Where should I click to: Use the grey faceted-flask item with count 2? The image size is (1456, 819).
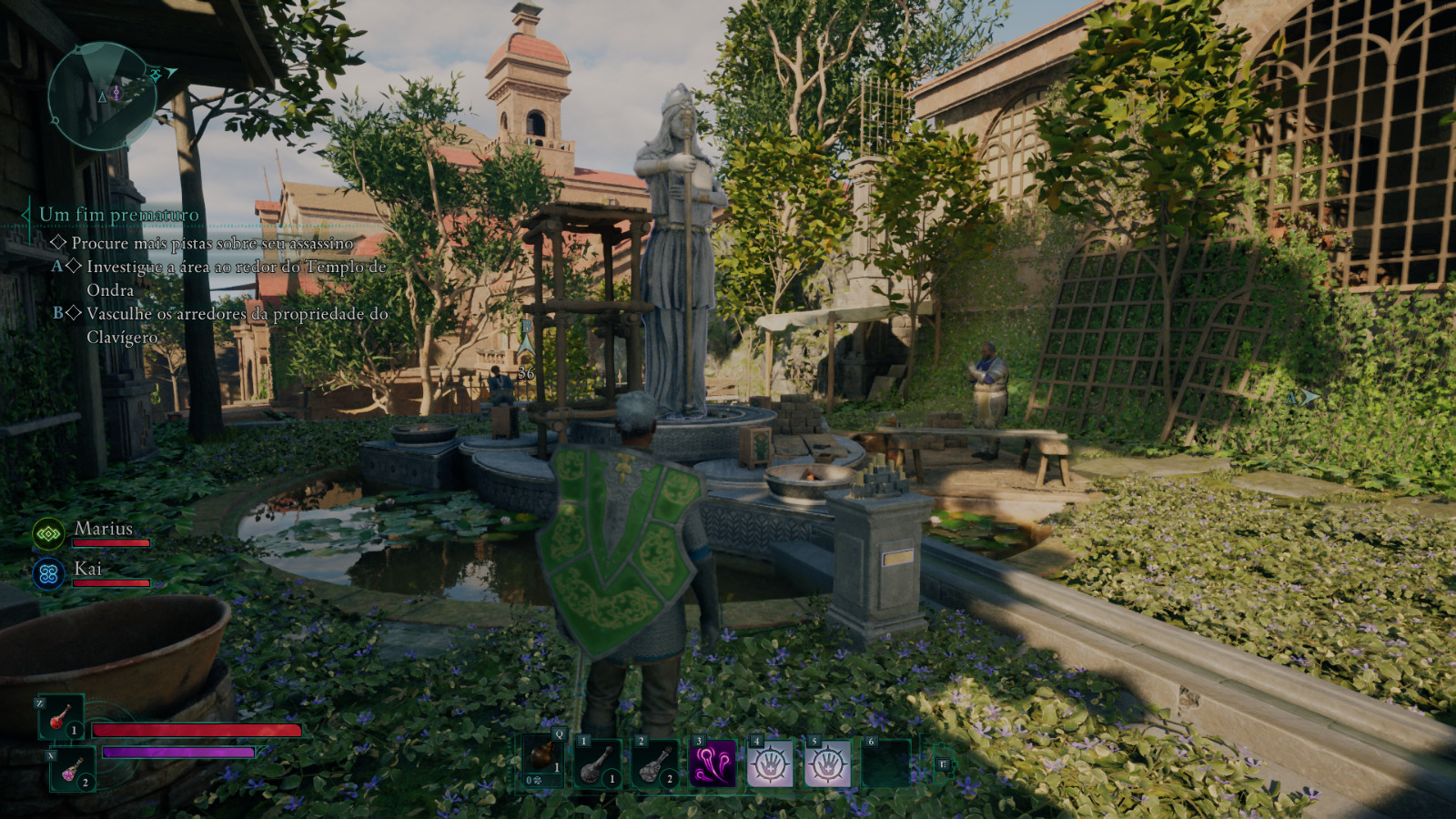pos(655,763)
